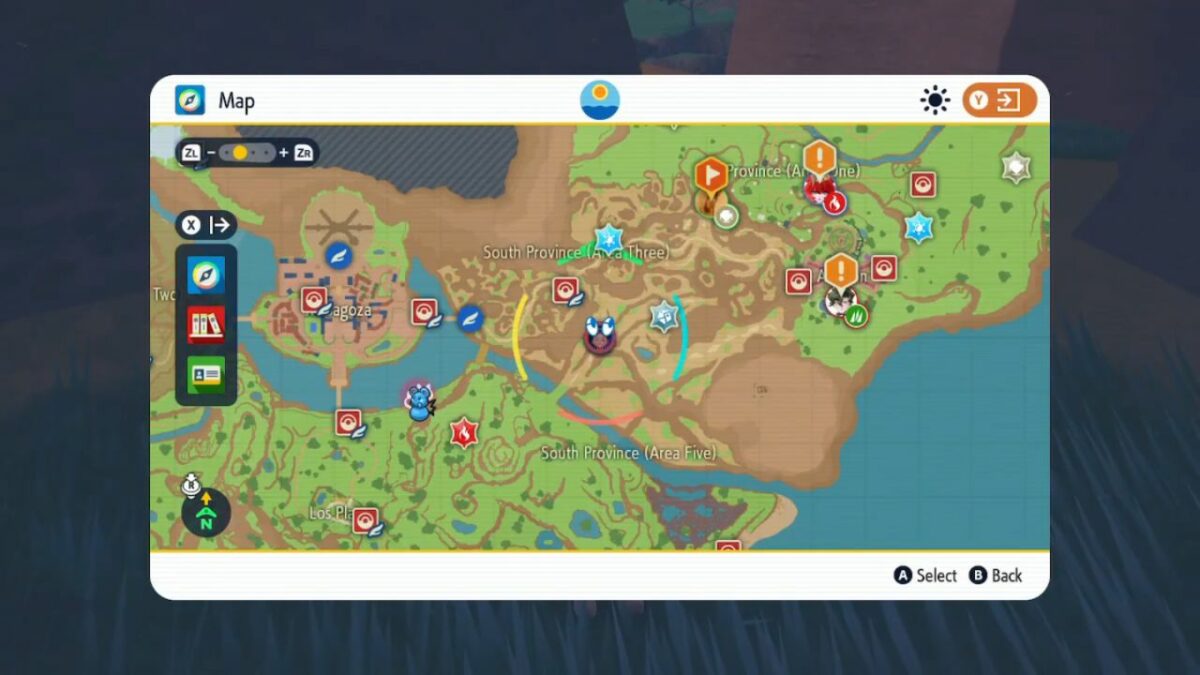Open the compass map app icon

coord(206,275)
